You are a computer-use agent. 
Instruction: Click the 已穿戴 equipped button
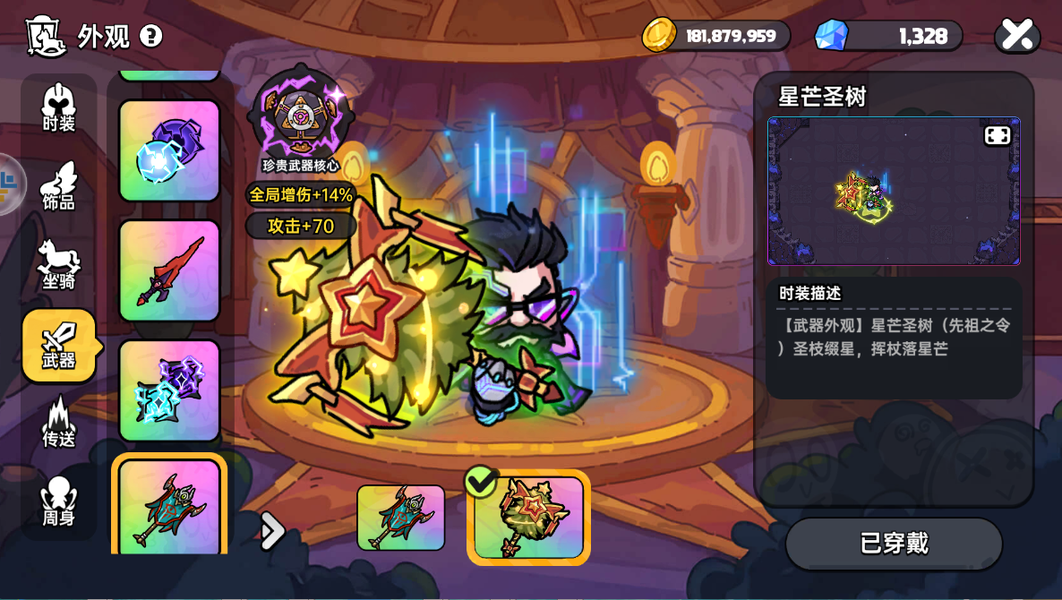894,543
